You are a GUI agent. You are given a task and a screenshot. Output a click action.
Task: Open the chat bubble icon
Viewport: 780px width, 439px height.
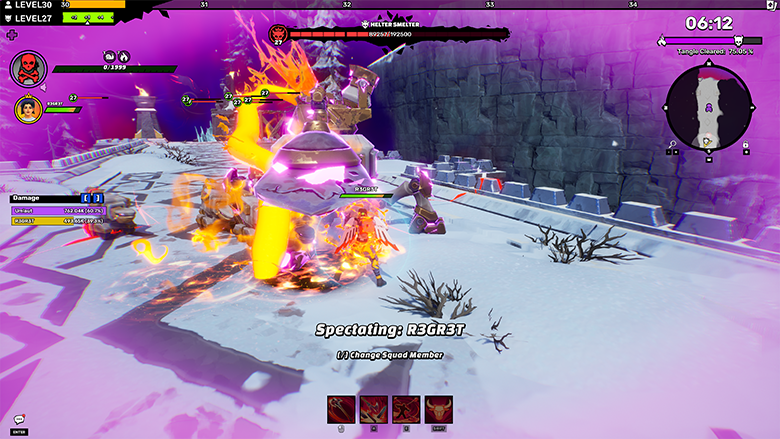click(x=19, y=420)
